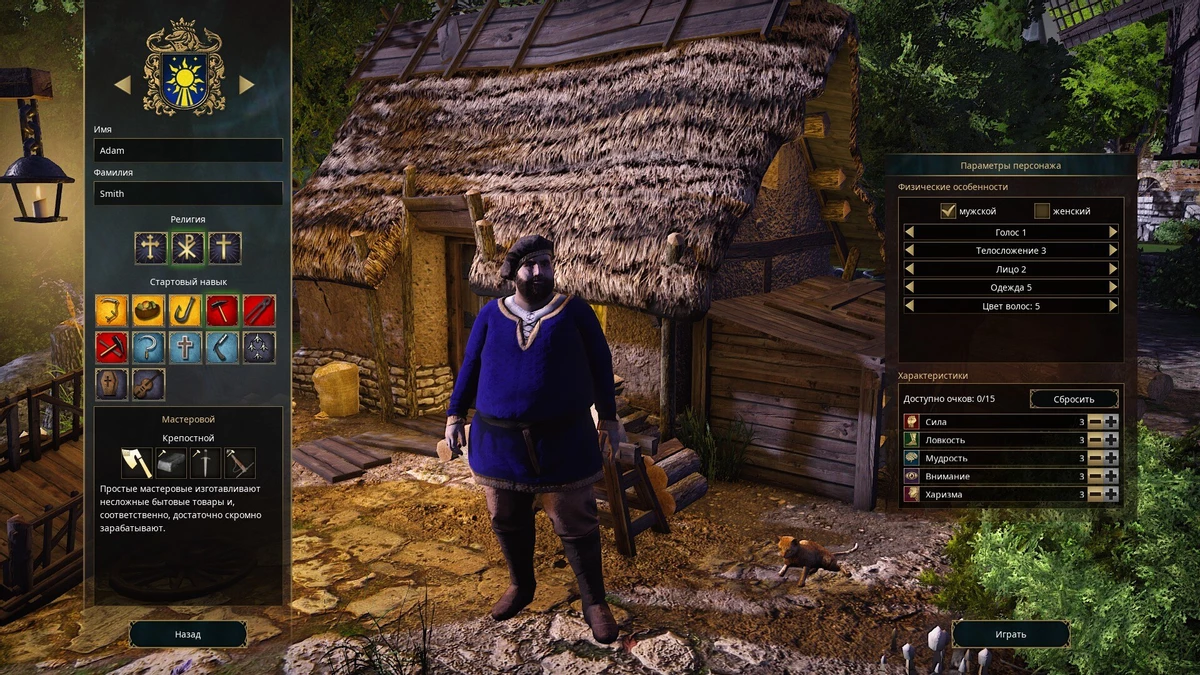Switch to the previous coat of arms
This screenshot has width=1200, height=675.
coord(123,85)
